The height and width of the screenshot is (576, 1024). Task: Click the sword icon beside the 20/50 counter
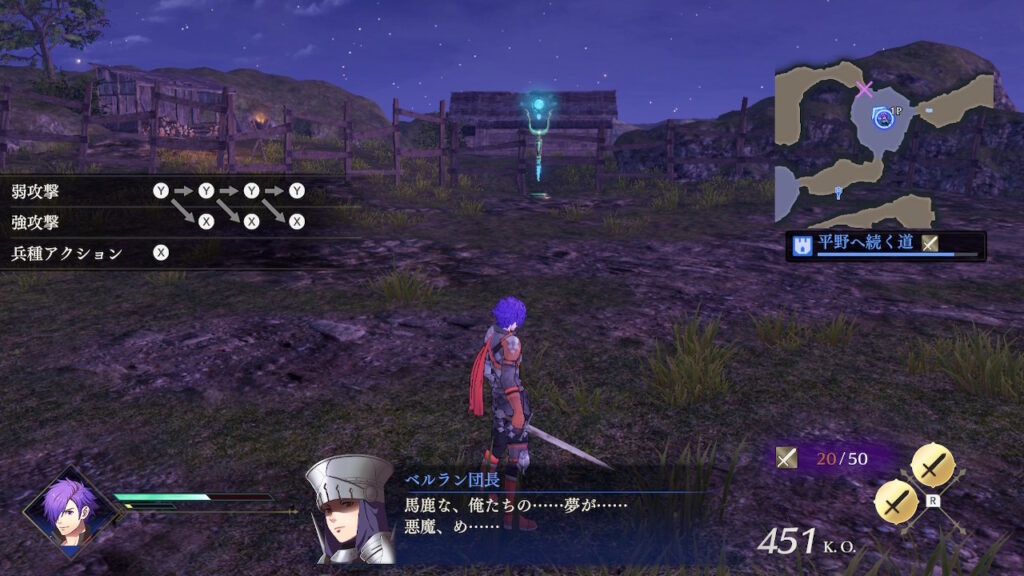[787, 458]
